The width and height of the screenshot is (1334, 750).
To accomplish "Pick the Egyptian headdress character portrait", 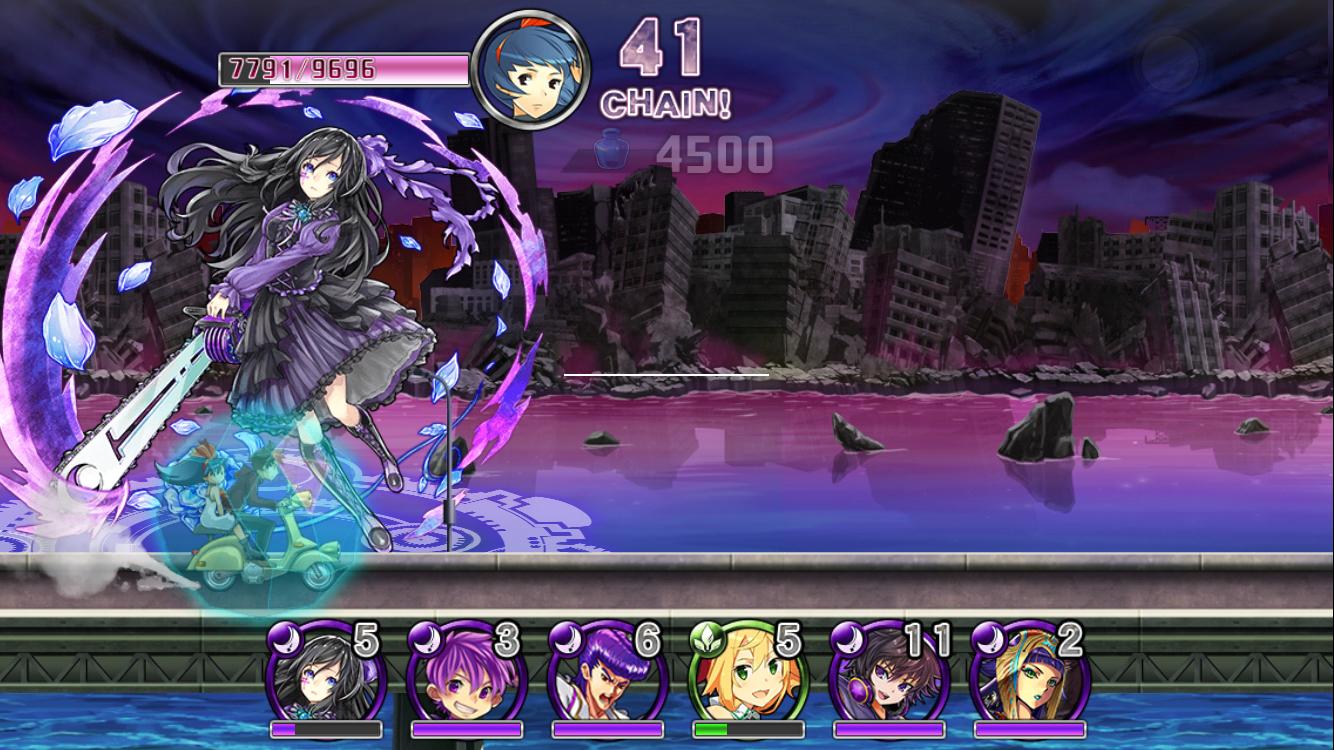I will (1029, 672).
